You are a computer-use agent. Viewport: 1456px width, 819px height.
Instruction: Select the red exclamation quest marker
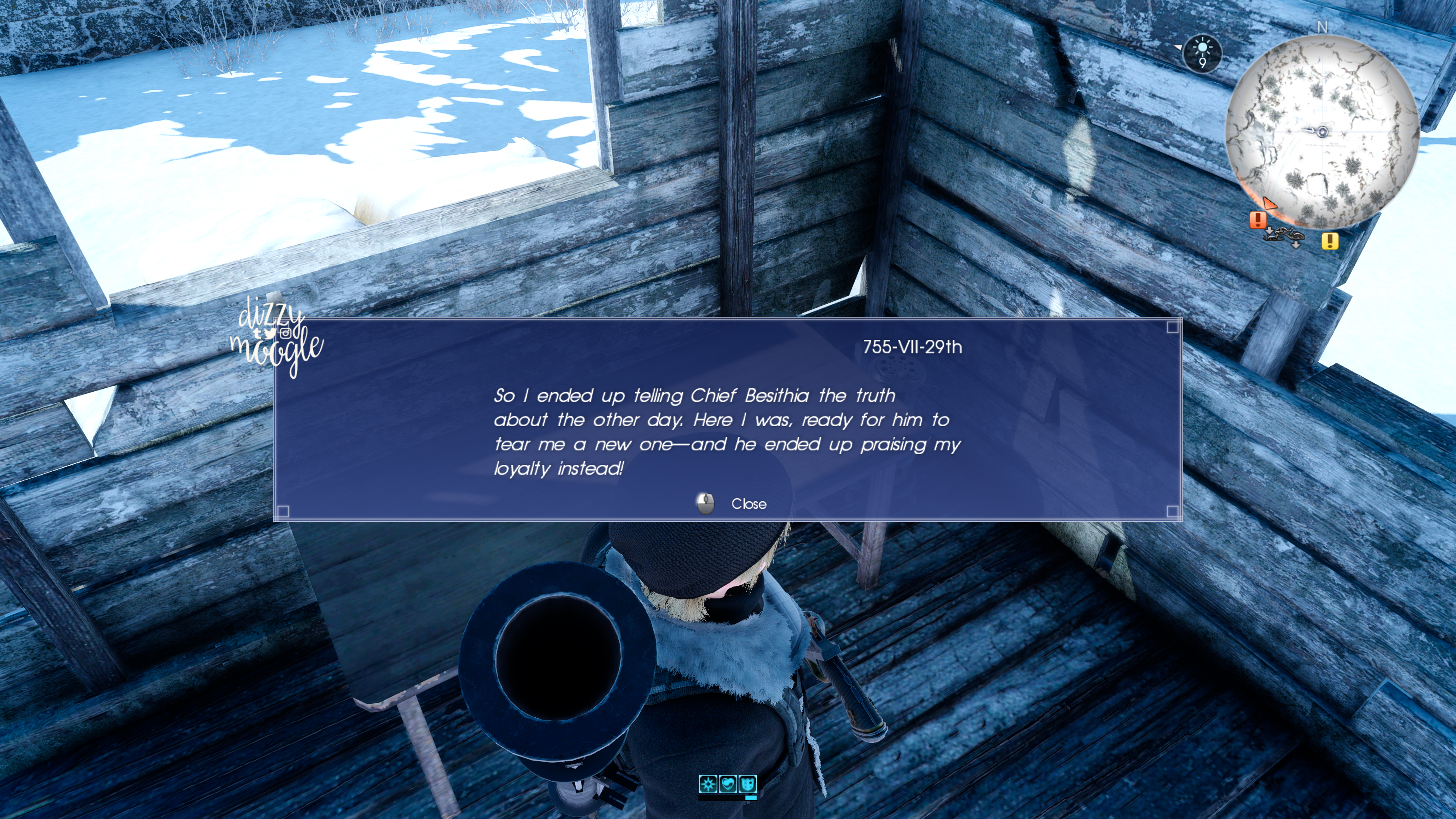pos(1258,219)
